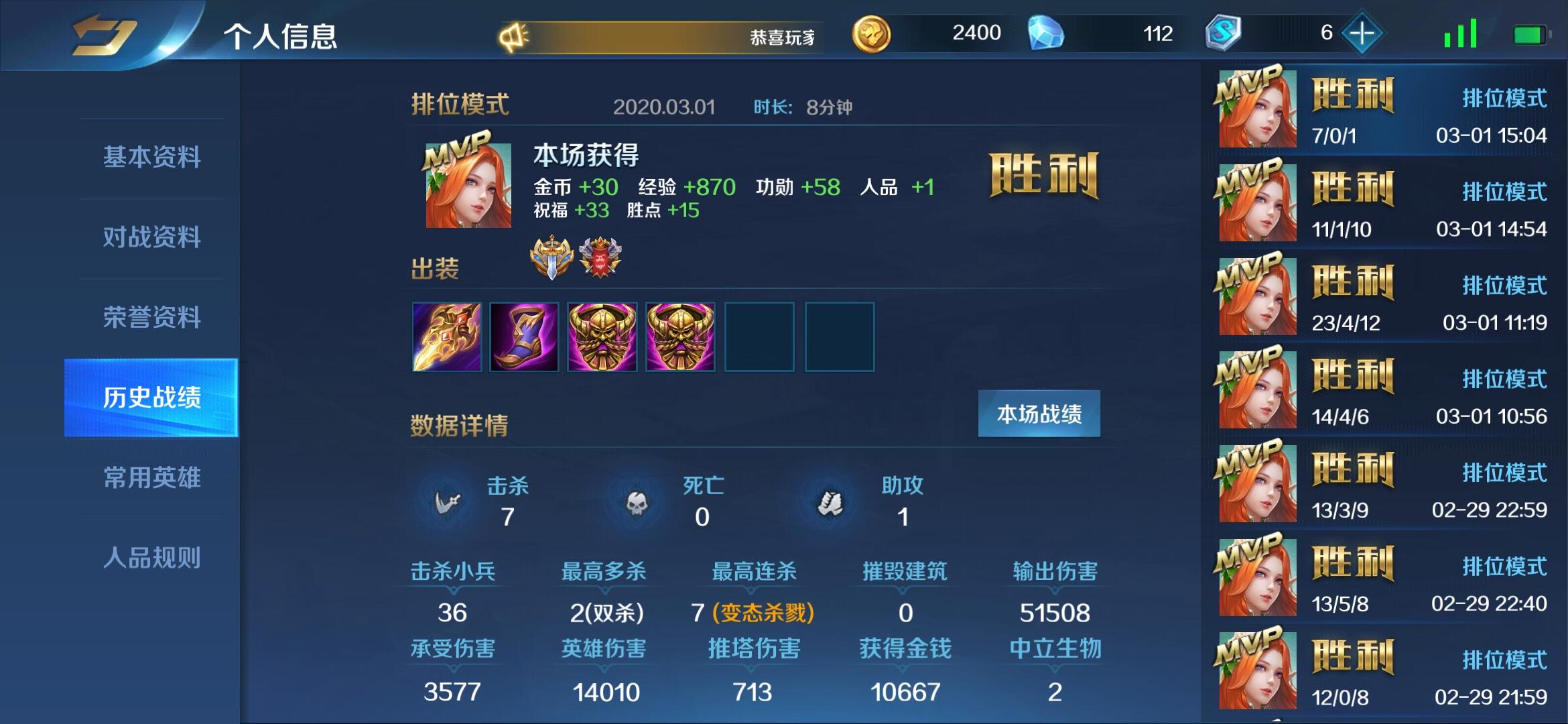This screenshot has width=1568, height=724.
Task: Open the gold coin currency icon
Action: [x=872, y=32]
